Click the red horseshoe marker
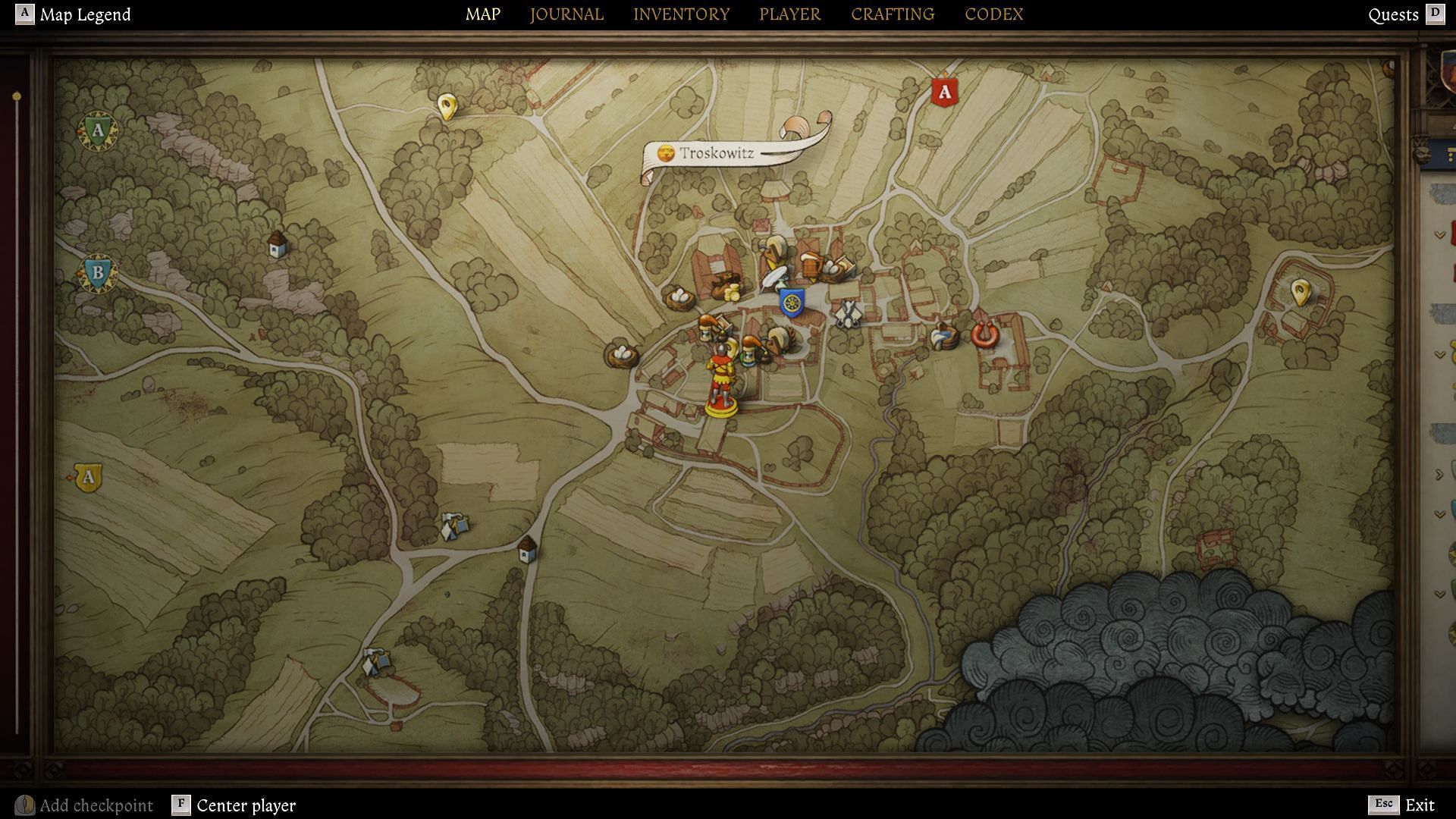 point(984,334)
